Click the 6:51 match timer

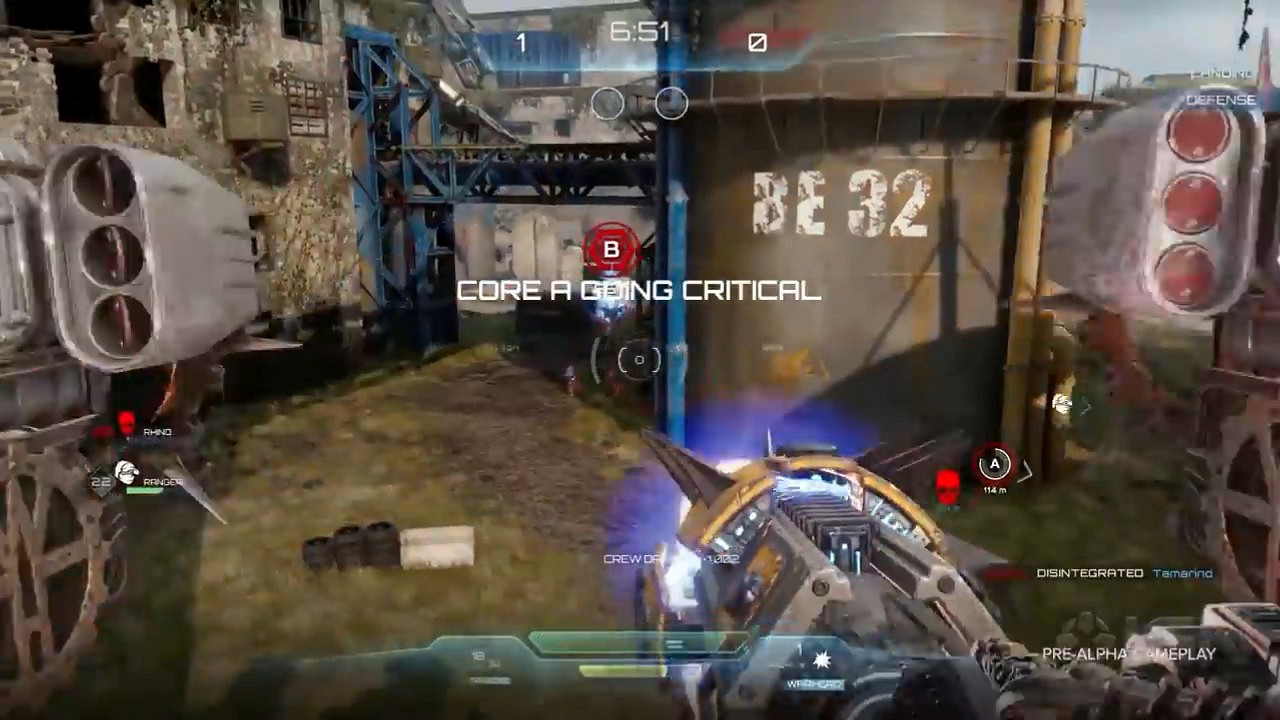(640, 32)
